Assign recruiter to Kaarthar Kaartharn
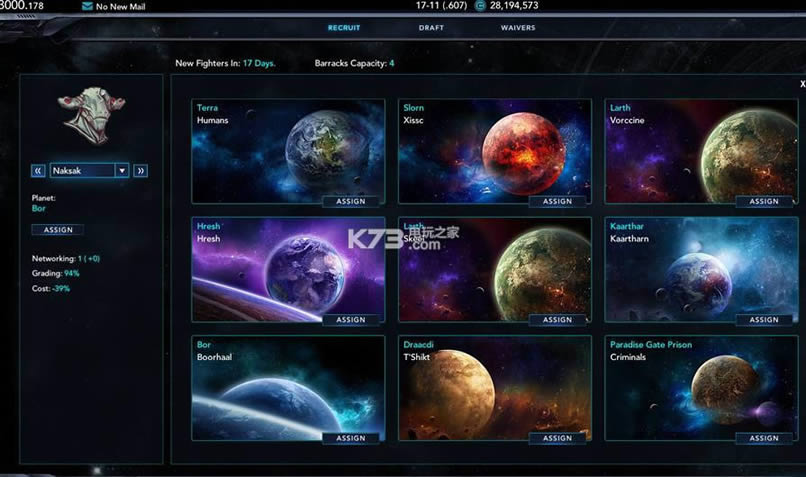 point(764,320)
